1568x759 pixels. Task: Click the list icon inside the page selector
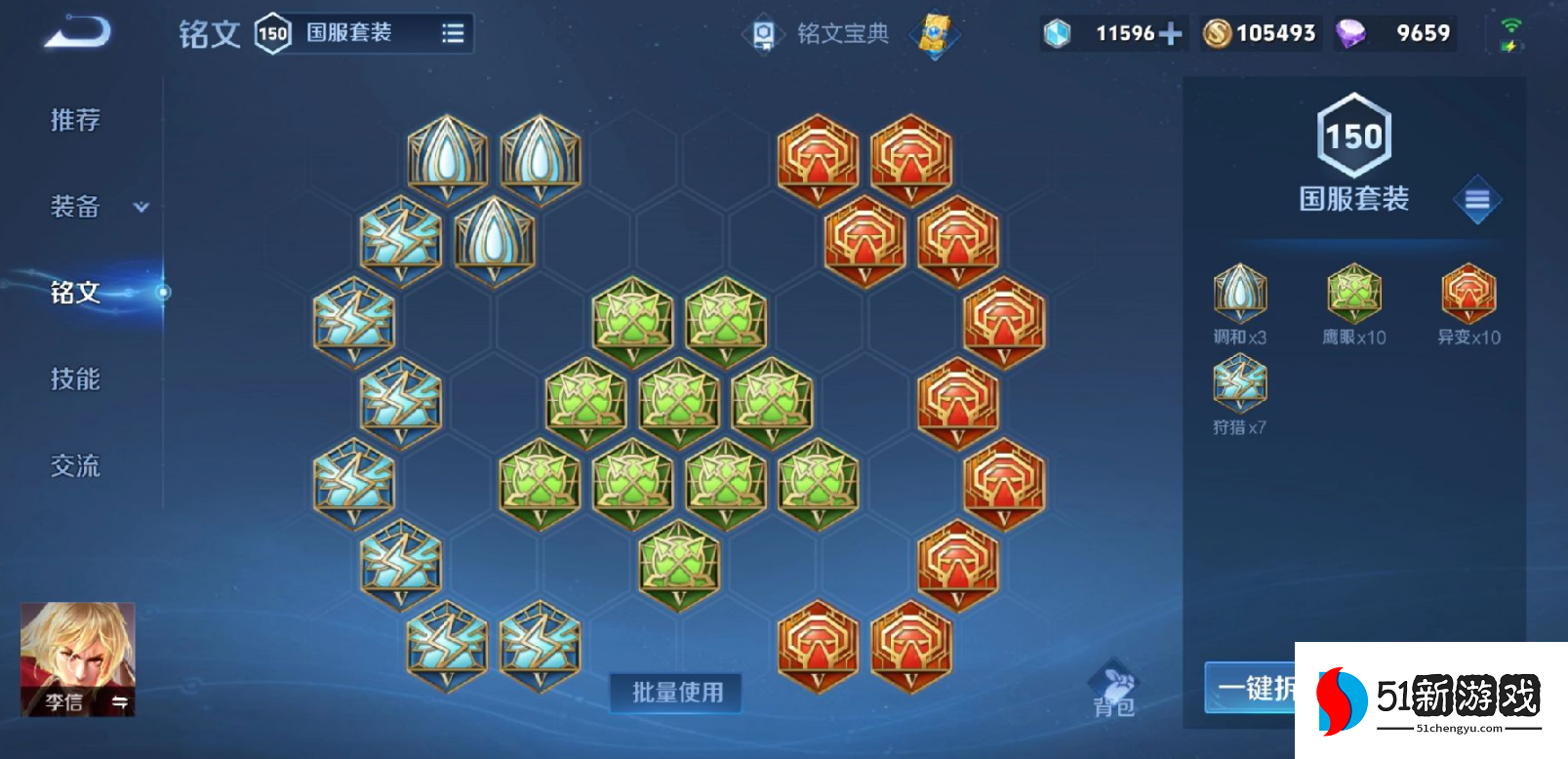click(x=452, y=32)
